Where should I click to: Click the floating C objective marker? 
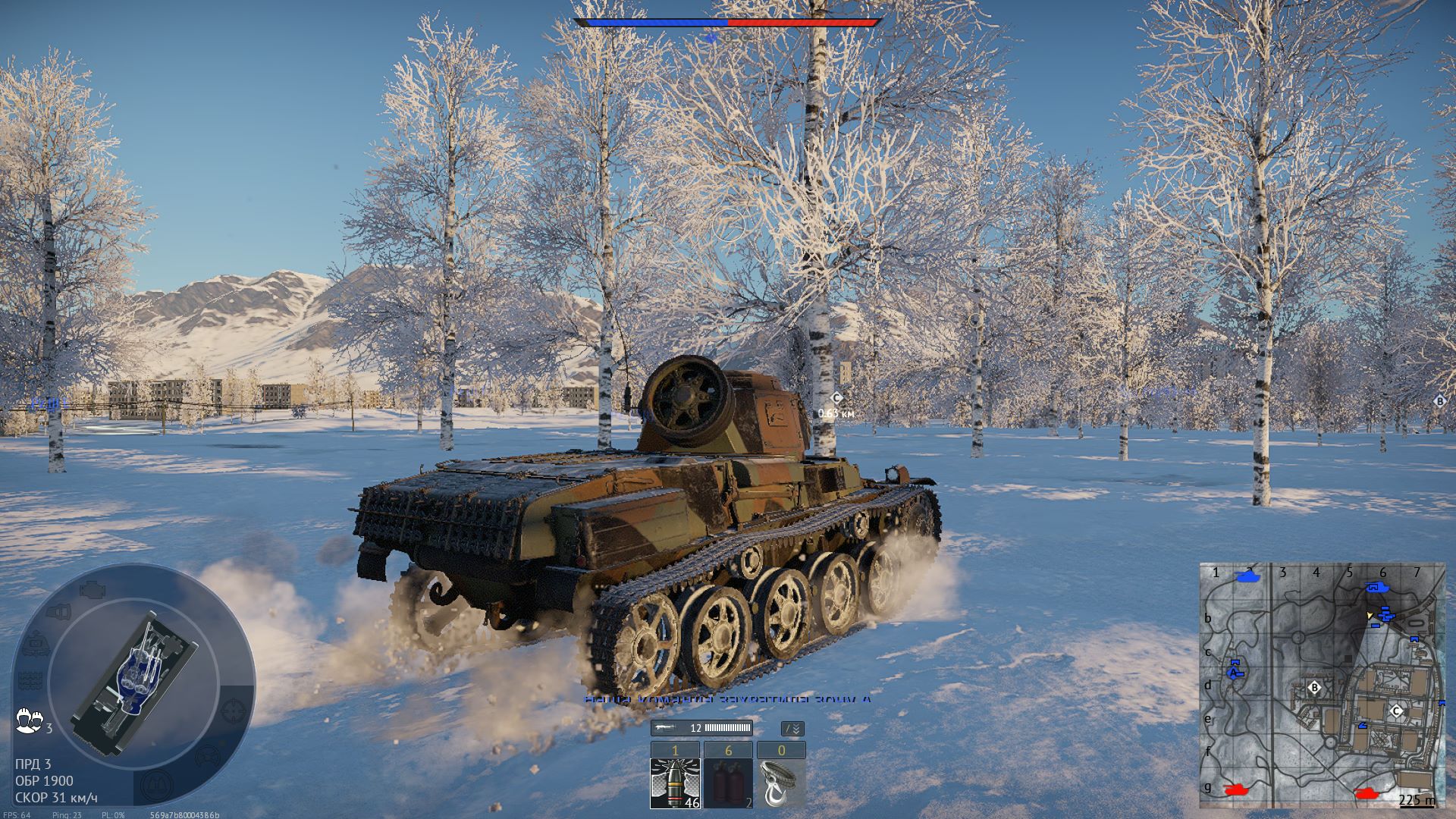(x=836, y=398)
